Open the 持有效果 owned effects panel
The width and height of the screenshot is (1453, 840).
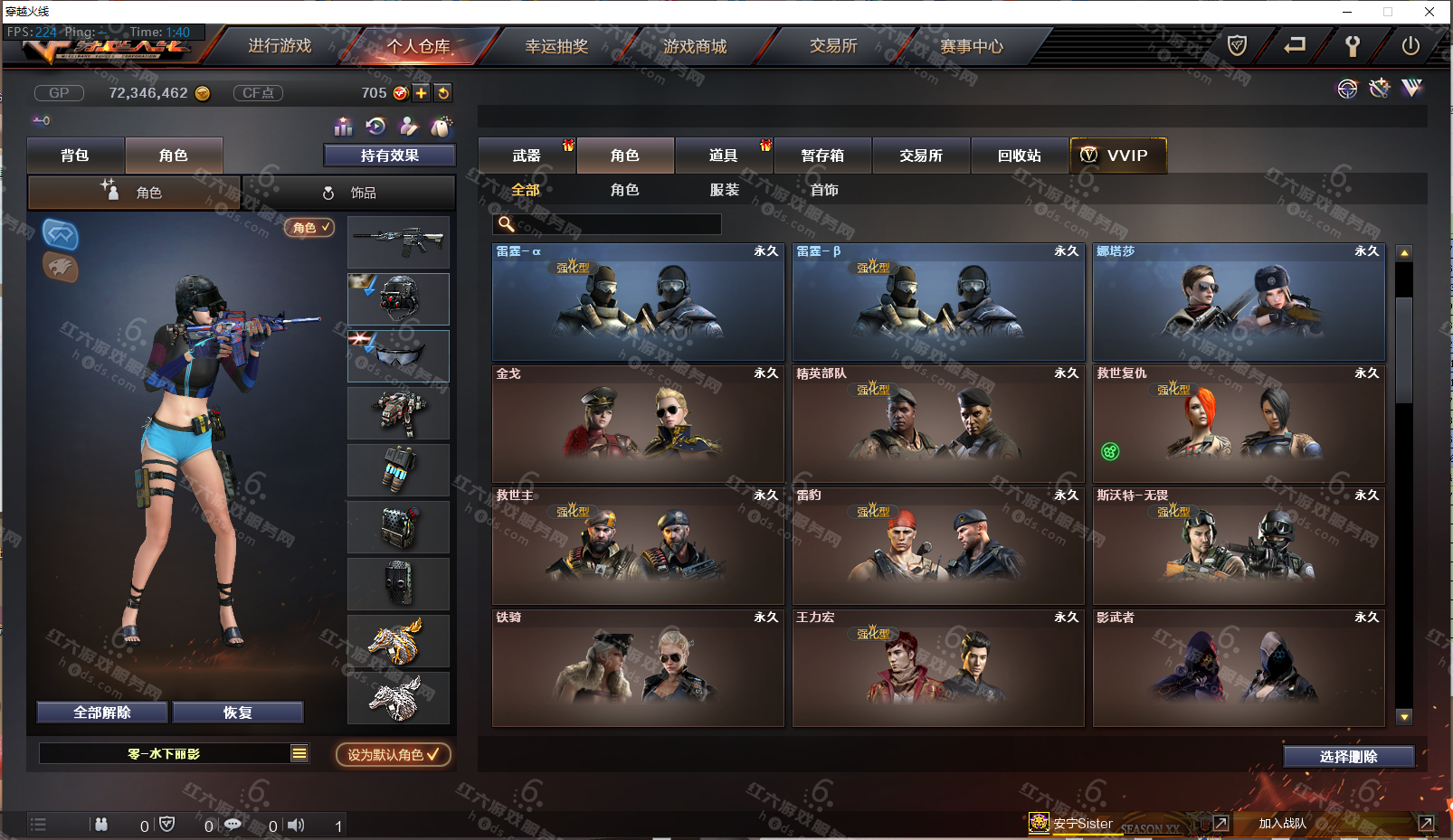click(x=390, y=156)
